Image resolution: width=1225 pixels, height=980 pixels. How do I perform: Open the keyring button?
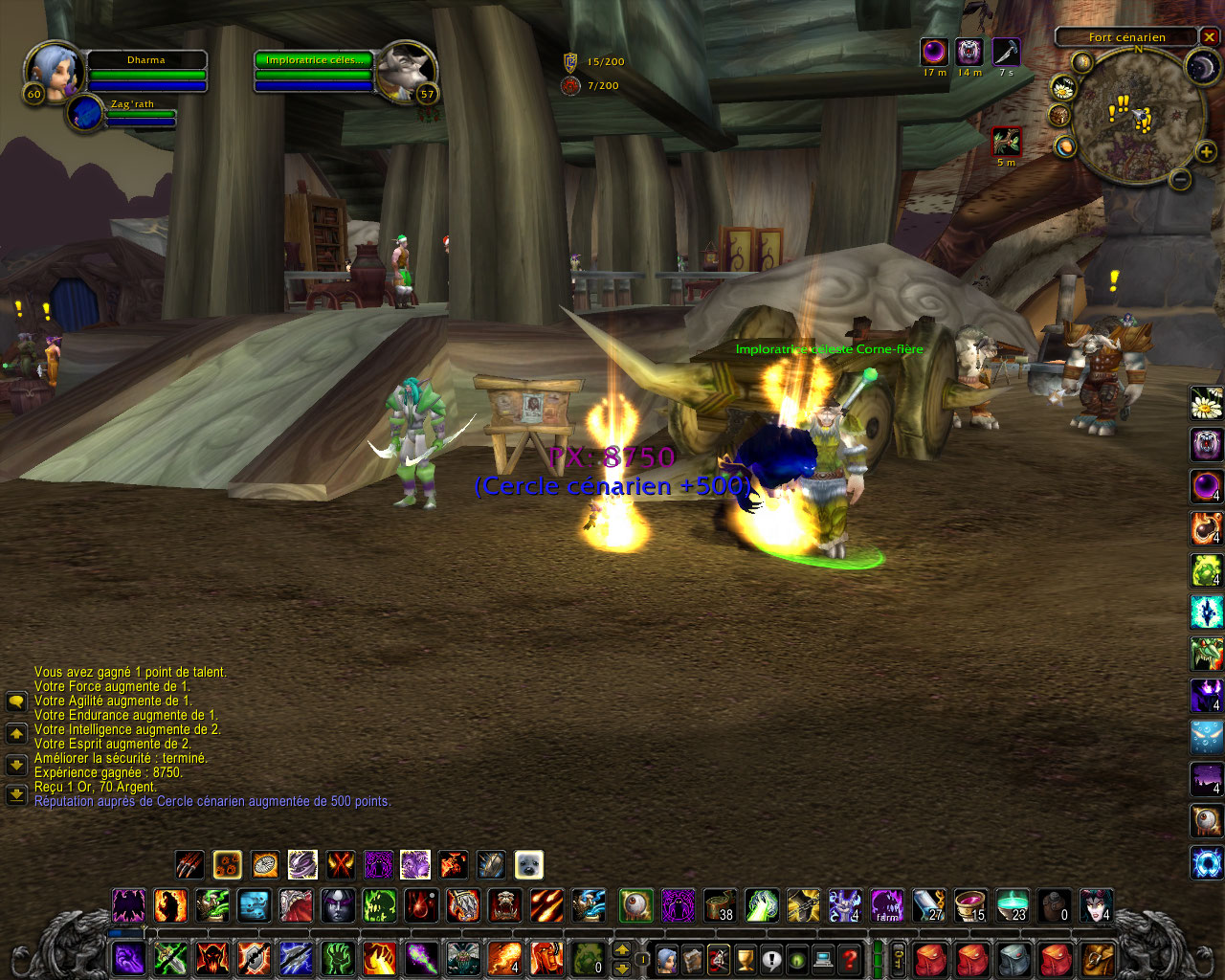click(x=899, y=958)
